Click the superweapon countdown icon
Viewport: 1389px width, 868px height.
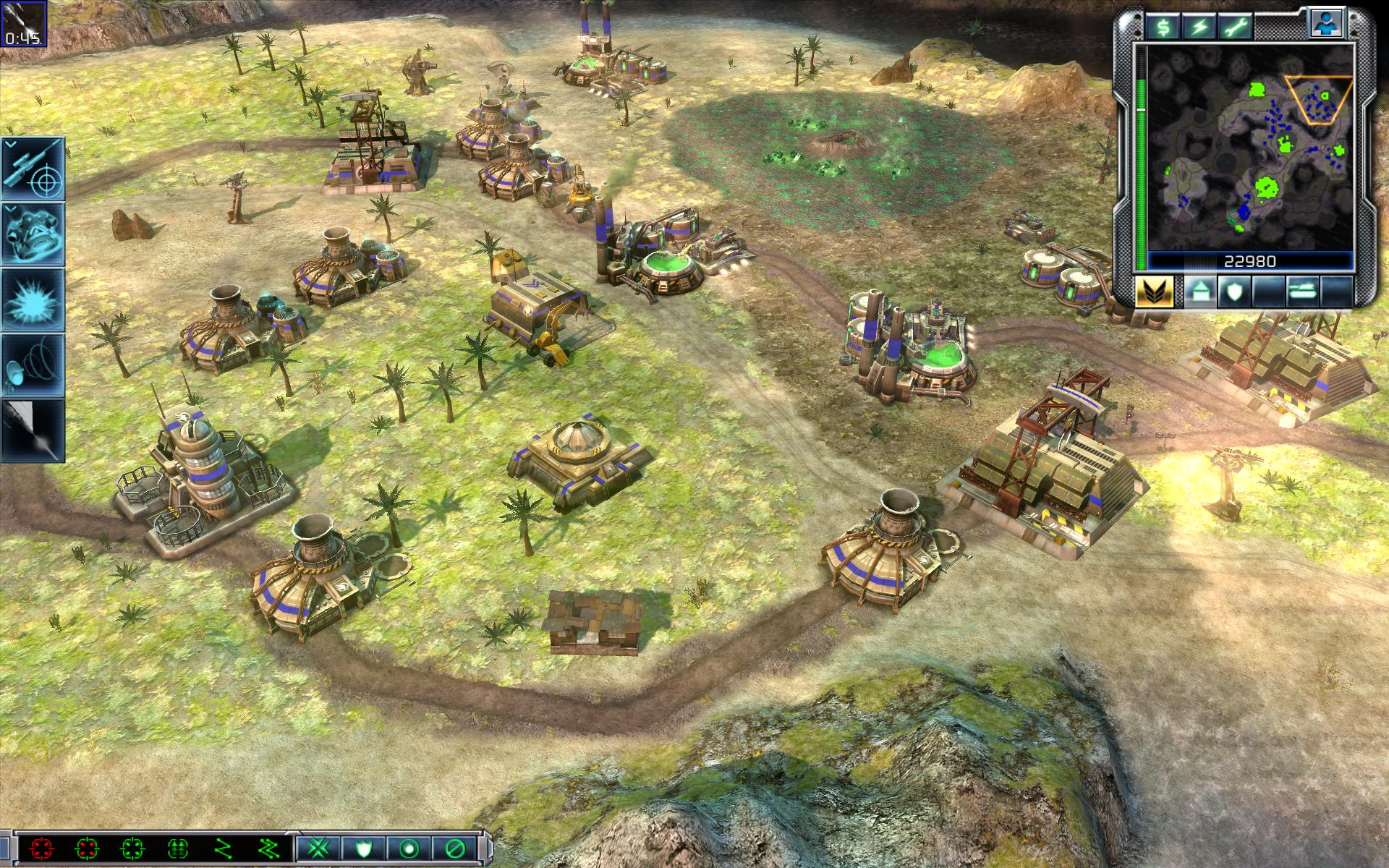[x=23, y=23]
